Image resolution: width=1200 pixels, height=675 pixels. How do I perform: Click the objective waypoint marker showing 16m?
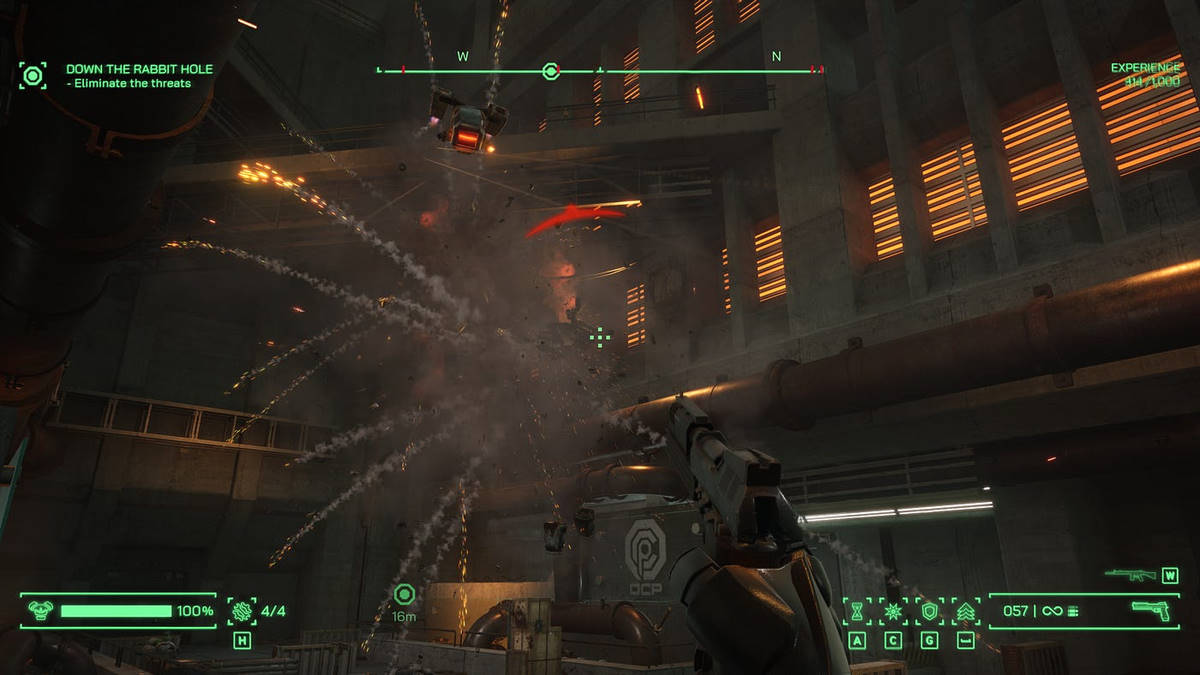pyautogui.click(x=404, y=595)
